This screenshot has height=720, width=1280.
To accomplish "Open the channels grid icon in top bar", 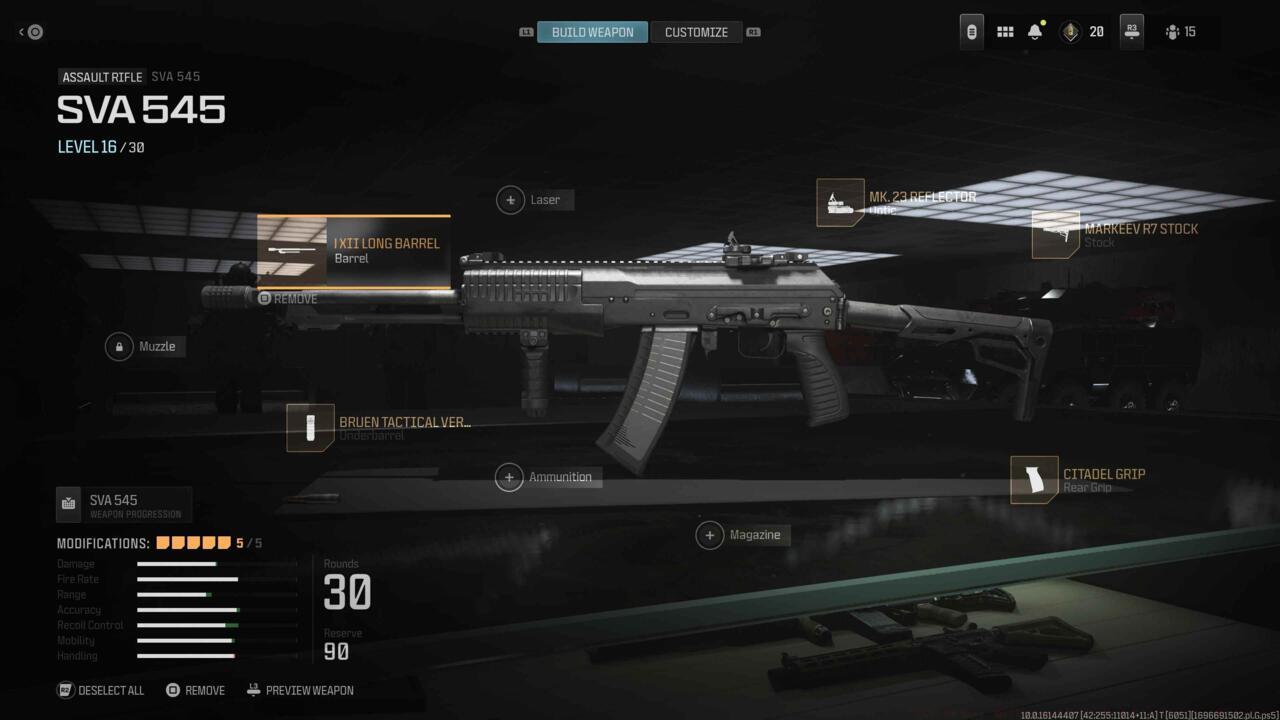I will coord(1005,31).
